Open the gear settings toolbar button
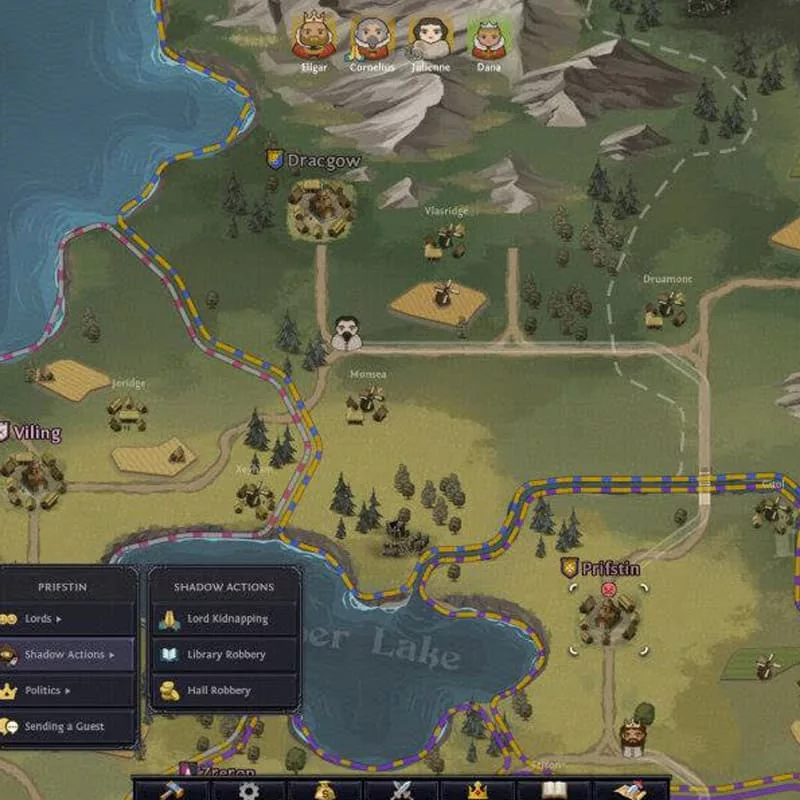Image resolution: width=800 pixels, height=800 pixels. tap(248, 790)
